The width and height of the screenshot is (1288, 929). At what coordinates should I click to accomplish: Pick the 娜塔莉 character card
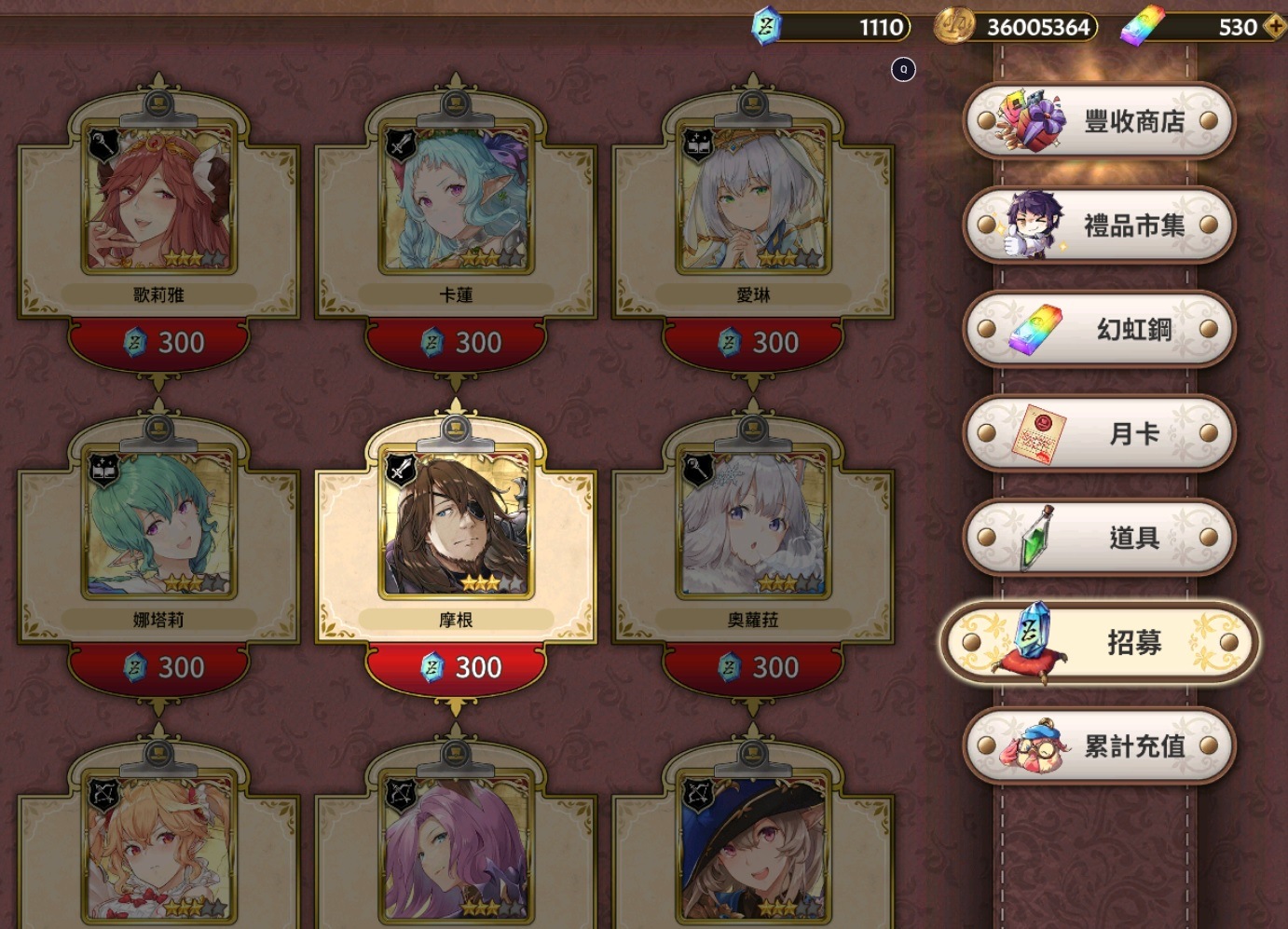[x=158, y=524]
